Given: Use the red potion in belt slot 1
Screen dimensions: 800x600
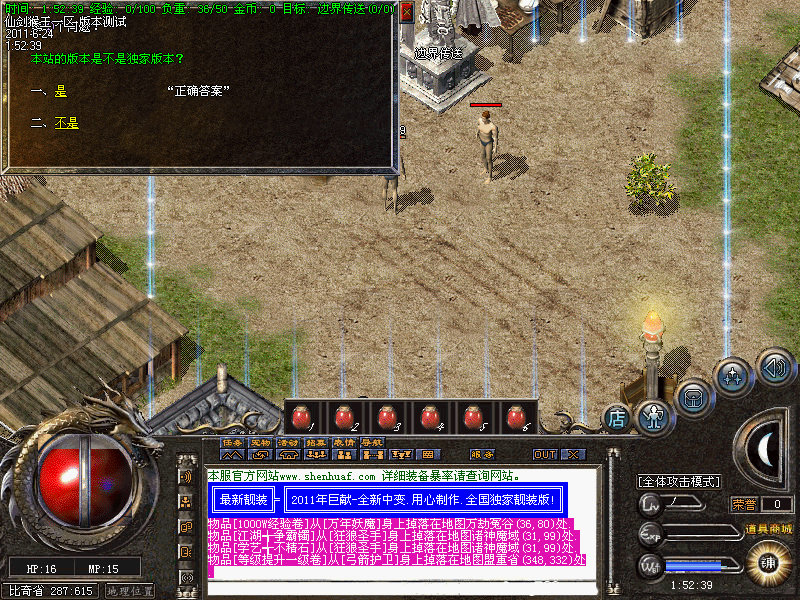Looking at the screenshot, I should coord(300,417).
